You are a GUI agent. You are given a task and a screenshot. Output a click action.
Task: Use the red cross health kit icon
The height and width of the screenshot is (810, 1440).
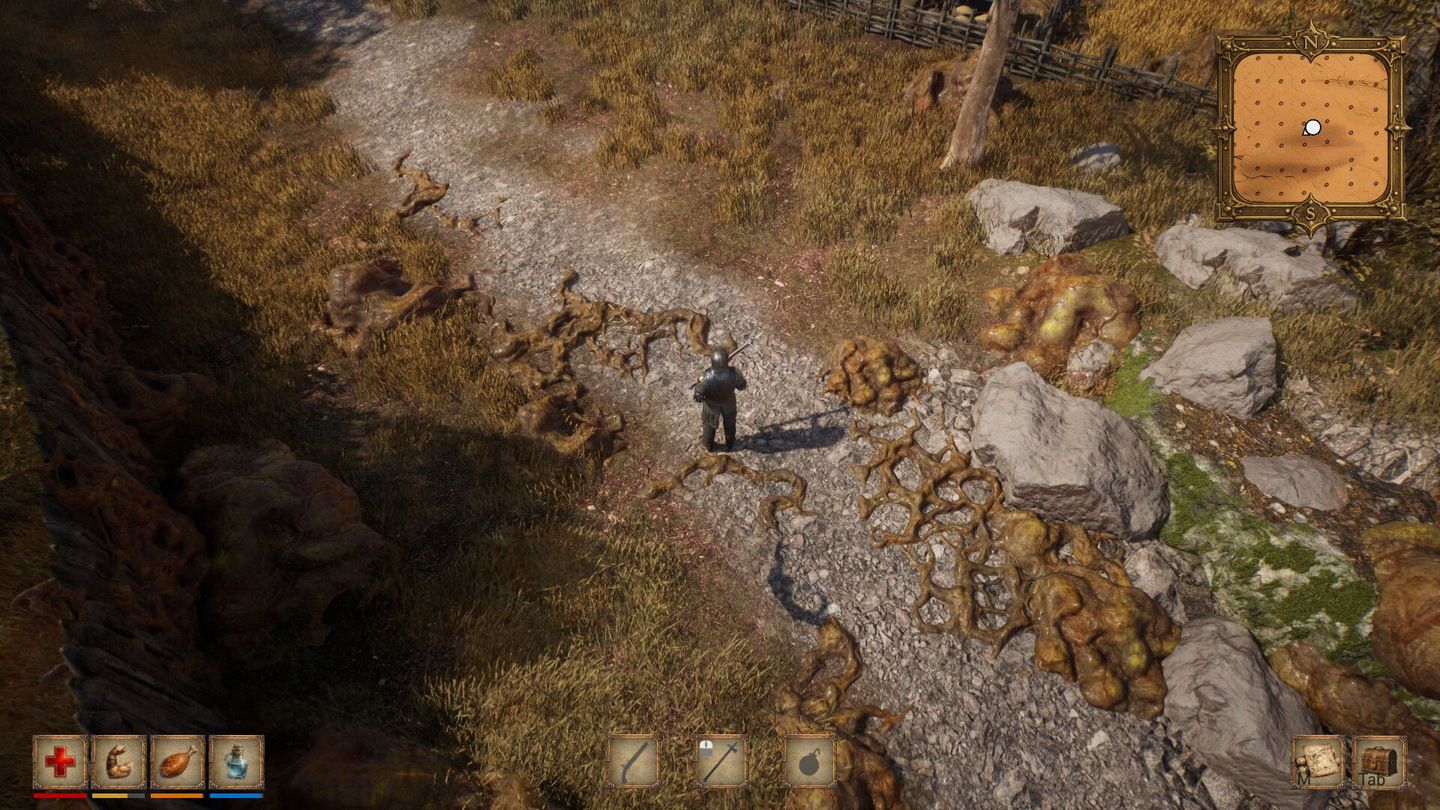coord(57,764)
